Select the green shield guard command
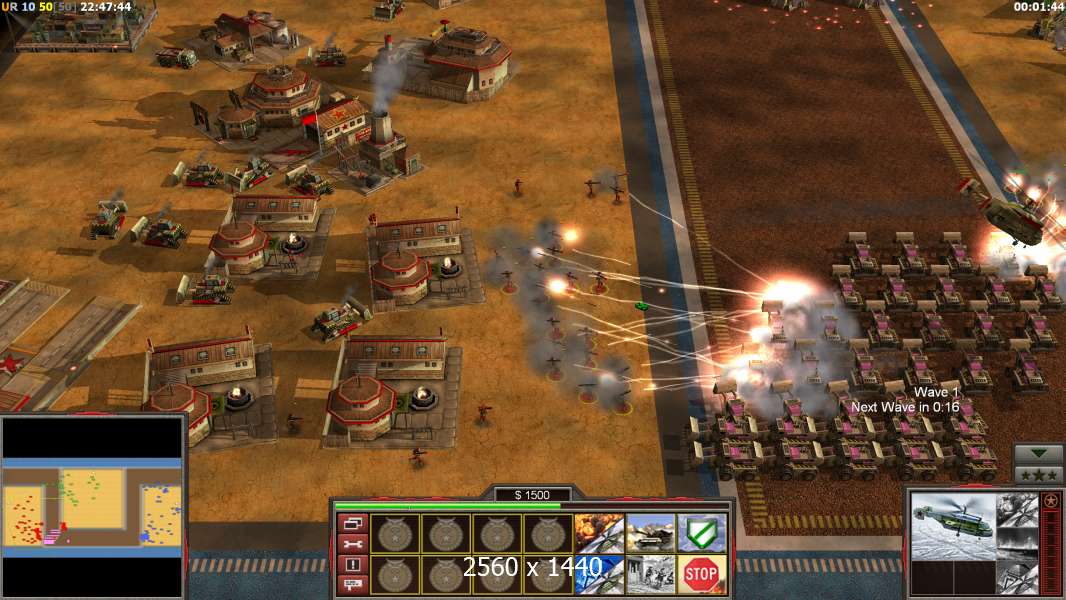Image resolution: width=1066 pixels, height=600 pixels. click(x=702, y=533)
